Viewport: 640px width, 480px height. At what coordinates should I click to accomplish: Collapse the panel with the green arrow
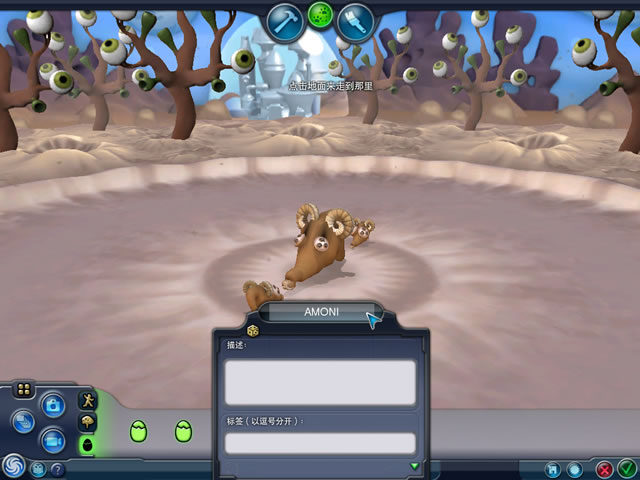(415, 465)
